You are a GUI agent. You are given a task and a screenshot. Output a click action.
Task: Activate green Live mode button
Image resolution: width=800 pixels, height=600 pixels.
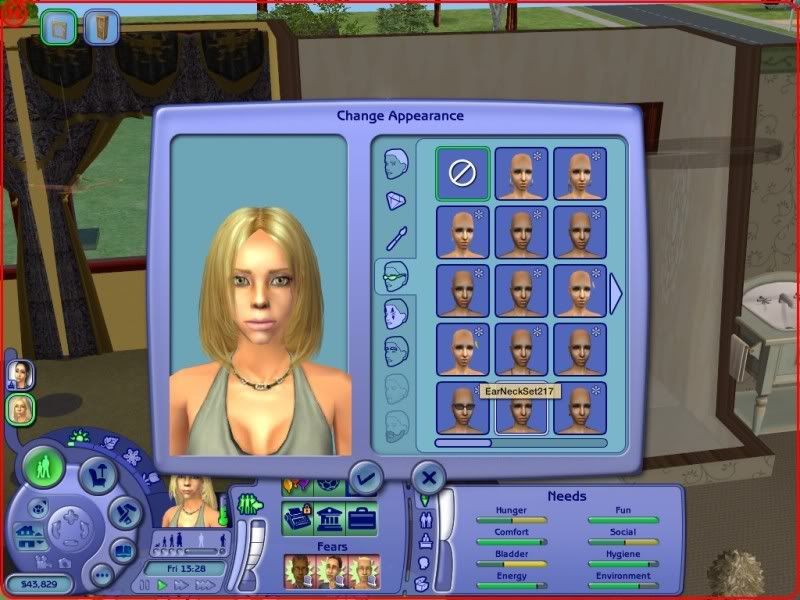click(45, 467)
